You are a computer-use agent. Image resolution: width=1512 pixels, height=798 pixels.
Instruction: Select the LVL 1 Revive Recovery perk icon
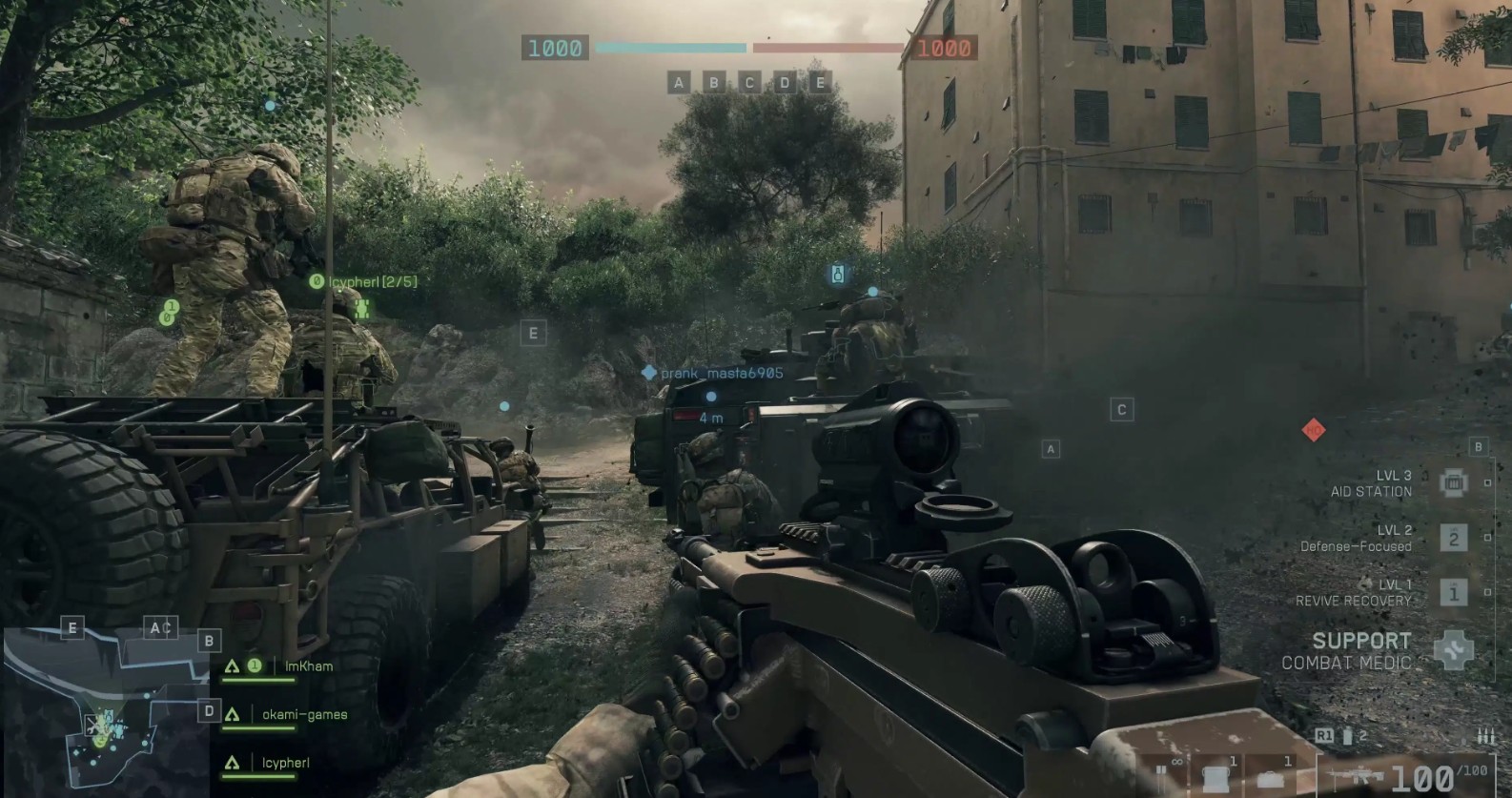click(x=1453, y=593)
